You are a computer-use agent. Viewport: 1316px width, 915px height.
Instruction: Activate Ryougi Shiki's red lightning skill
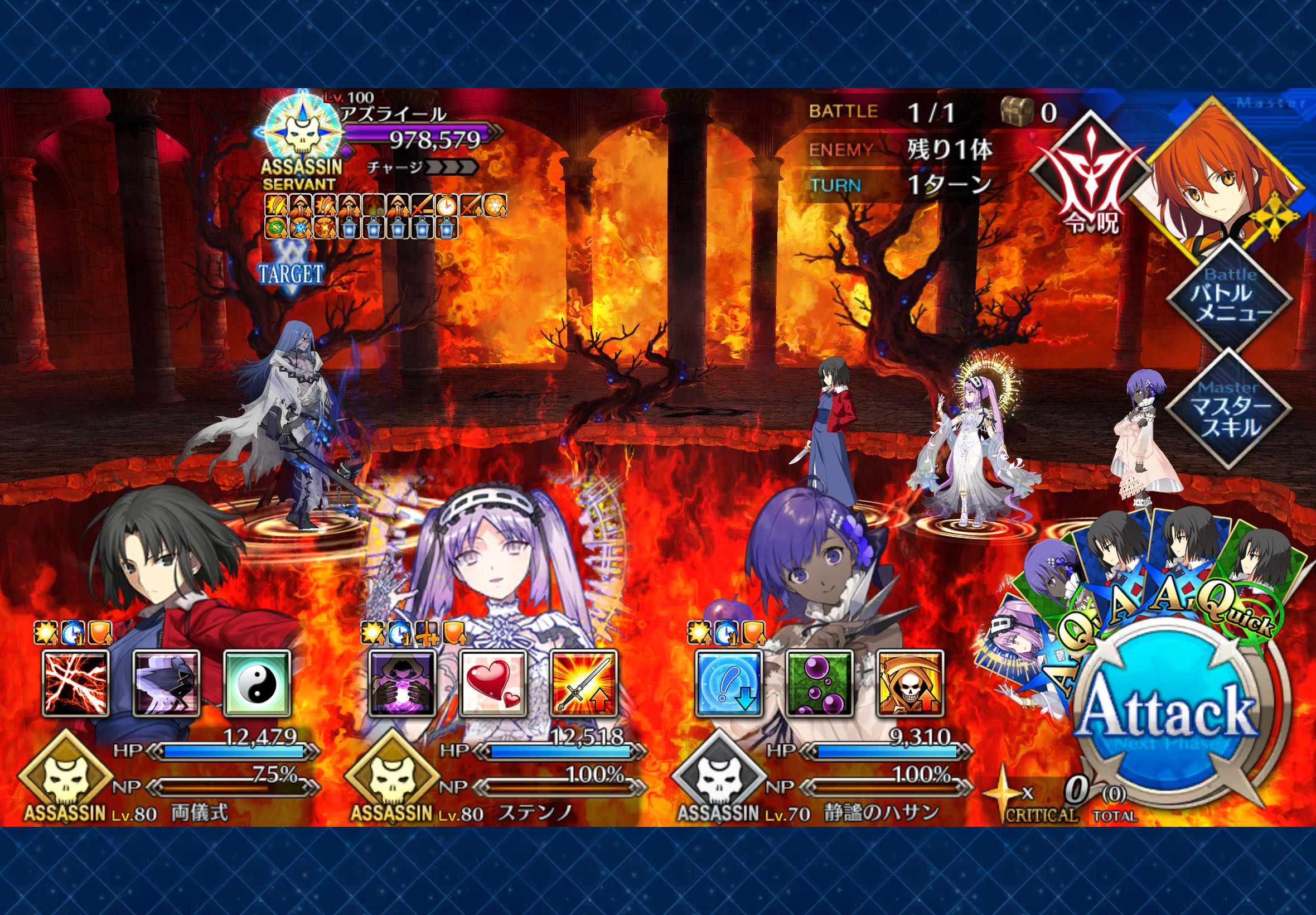76,682
